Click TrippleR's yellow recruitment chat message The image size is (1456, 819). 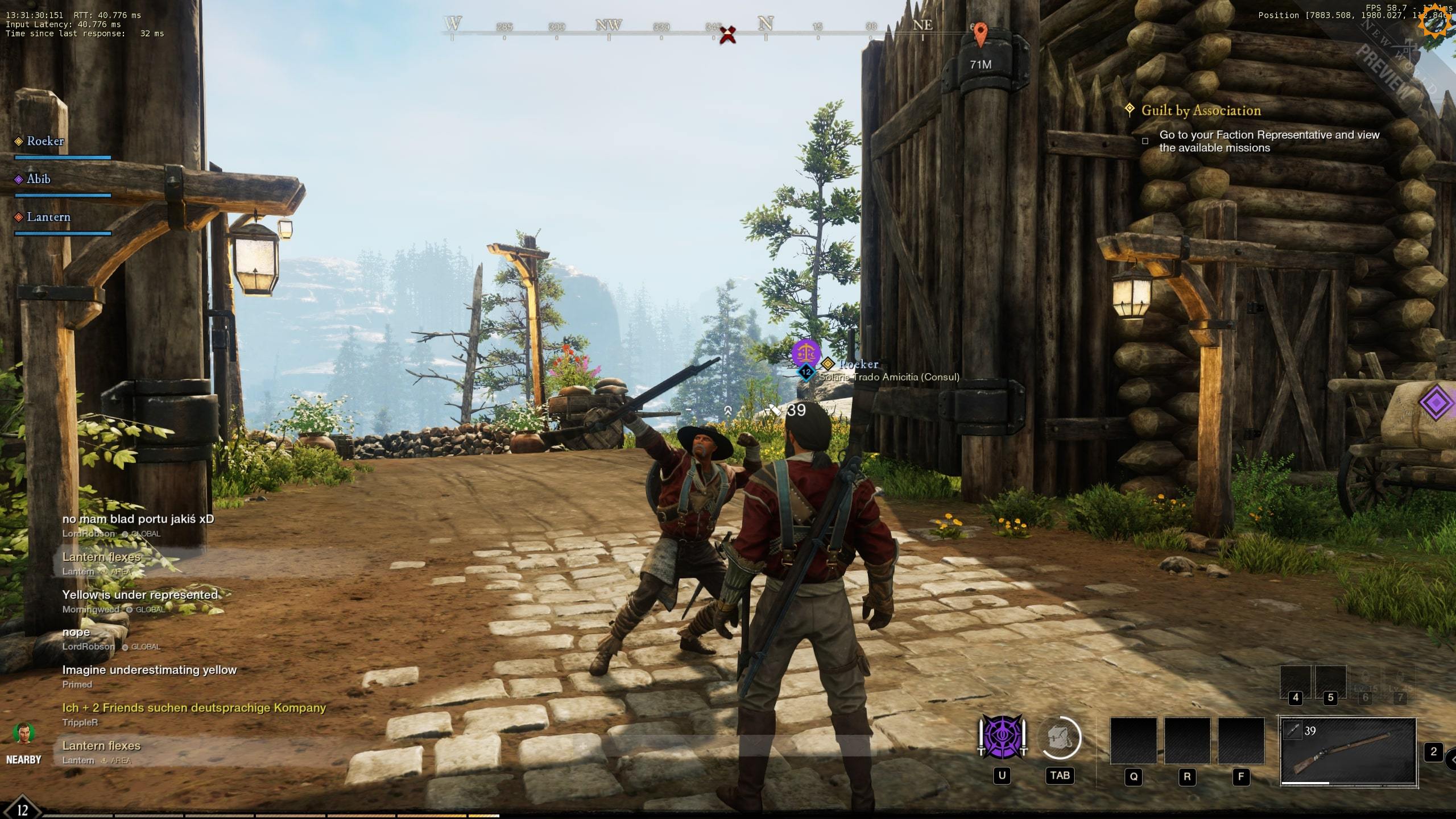[194, 708]
